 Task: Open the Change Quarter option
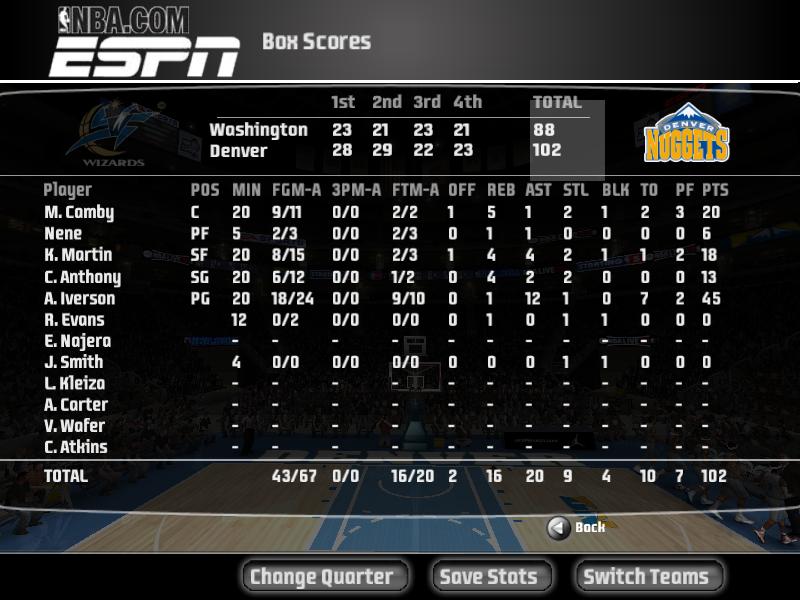tap(322, 577)
